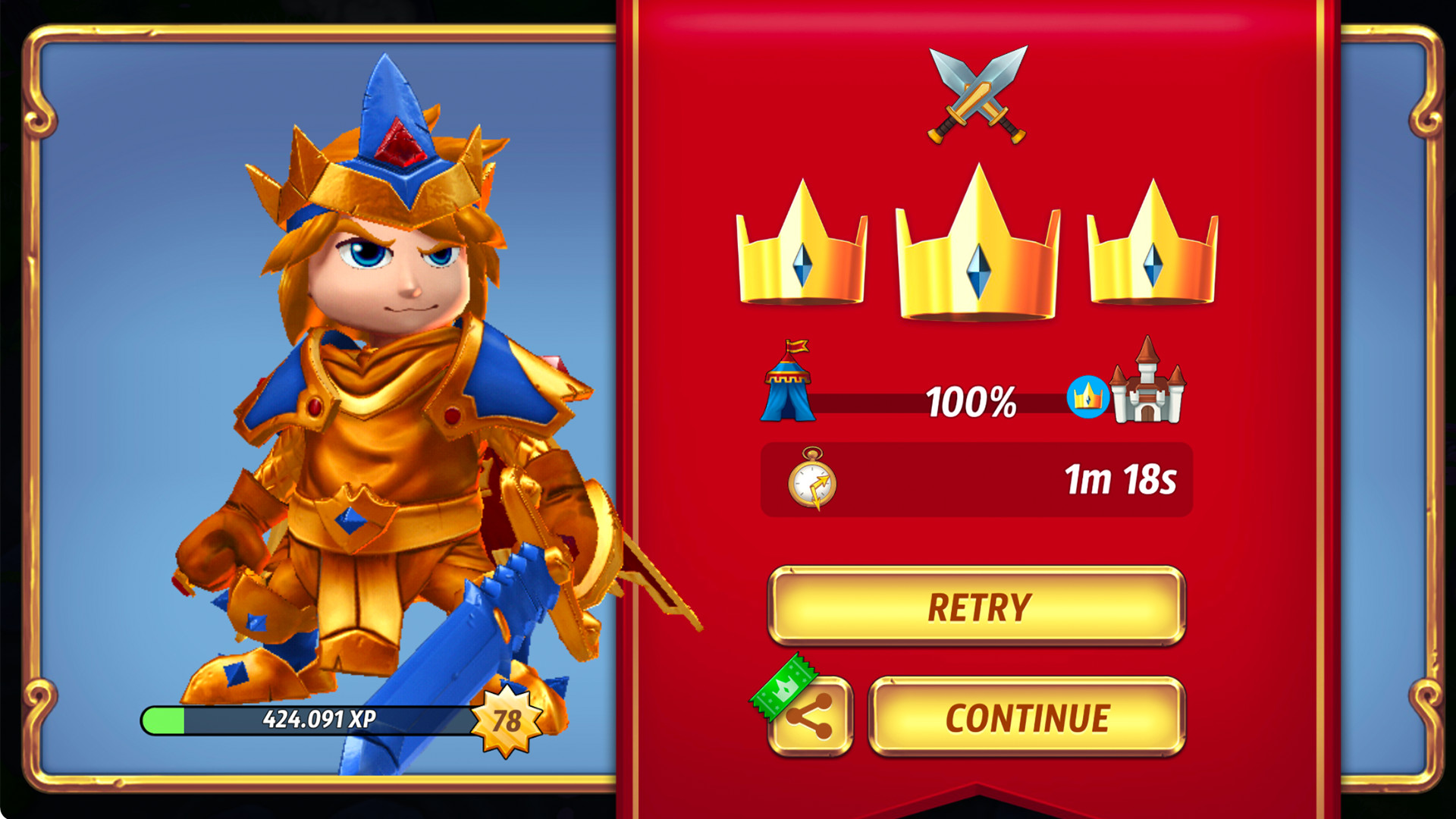Image resolution: width=1456 pixels, height=819 pixels.
Task: Click the hero character model
Action: tap(379, 417)
